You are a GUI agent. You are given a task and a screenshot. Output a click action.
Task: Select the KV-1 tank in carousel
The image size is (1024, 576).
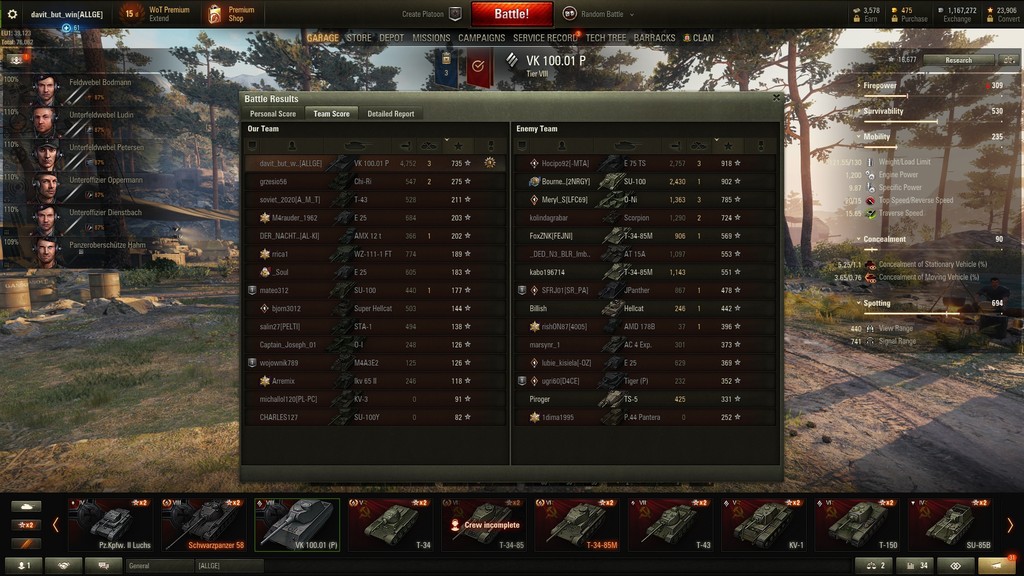pyautogui.click(x=765, y=524)
